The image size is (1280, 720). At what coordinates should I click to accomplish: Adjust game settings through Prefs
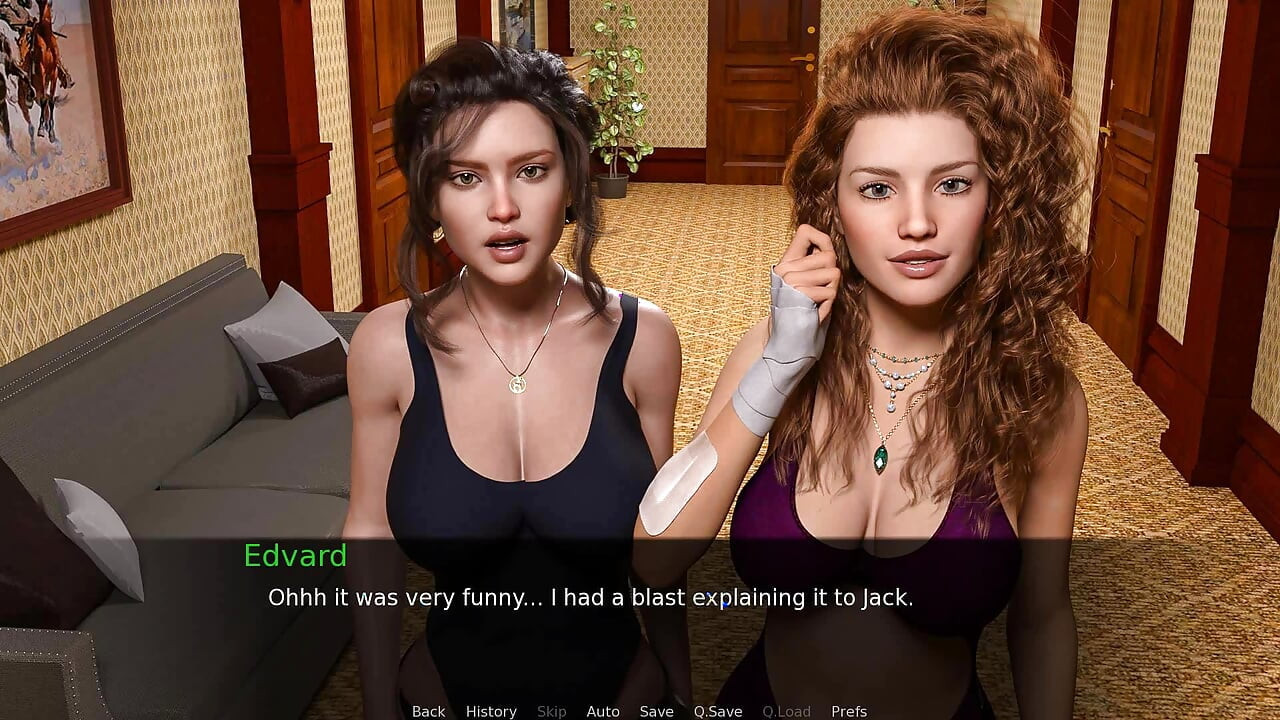click(x=849, y=711)
